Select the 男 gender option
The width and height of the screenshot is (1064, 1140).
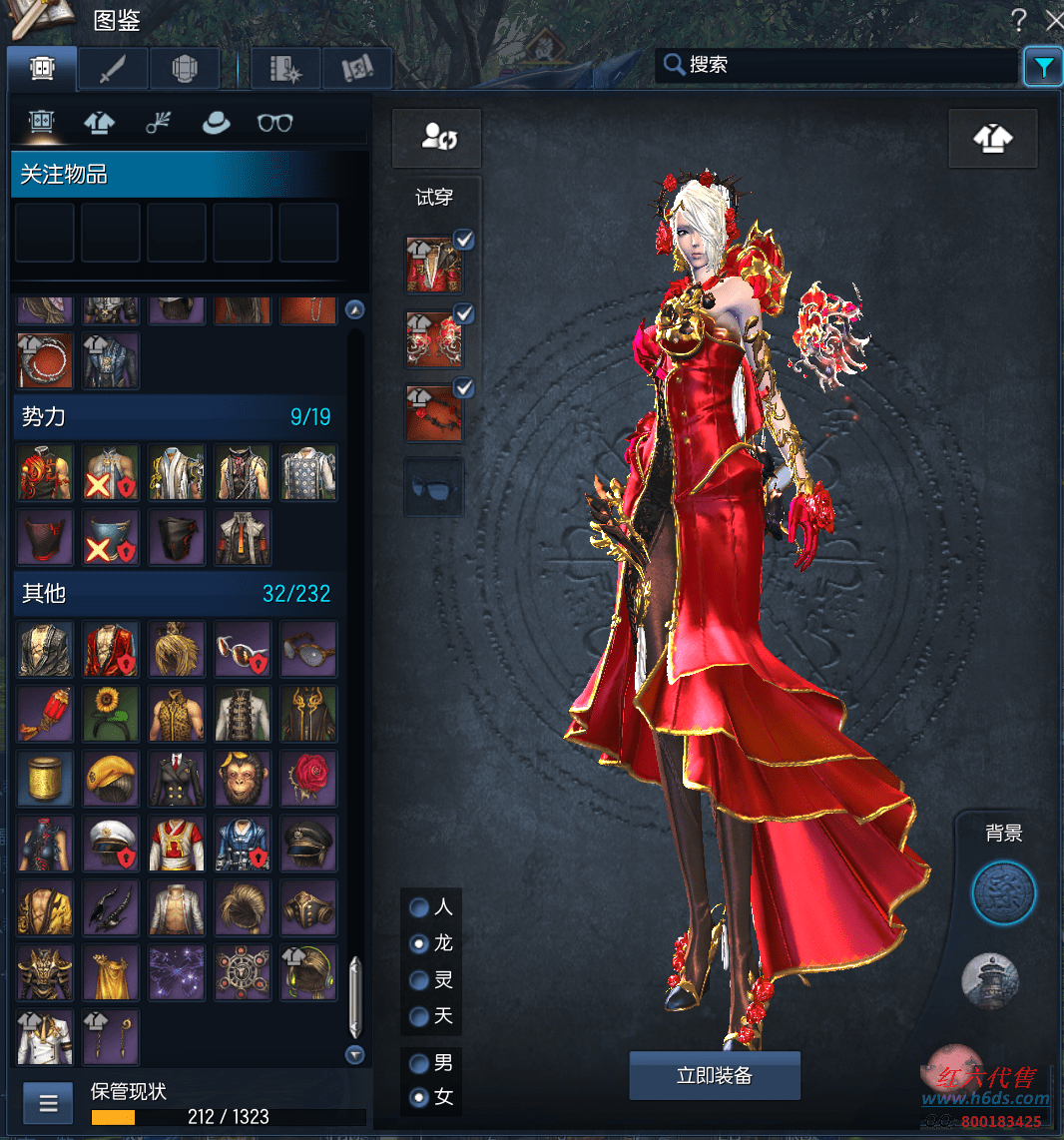coord(419,1062)
